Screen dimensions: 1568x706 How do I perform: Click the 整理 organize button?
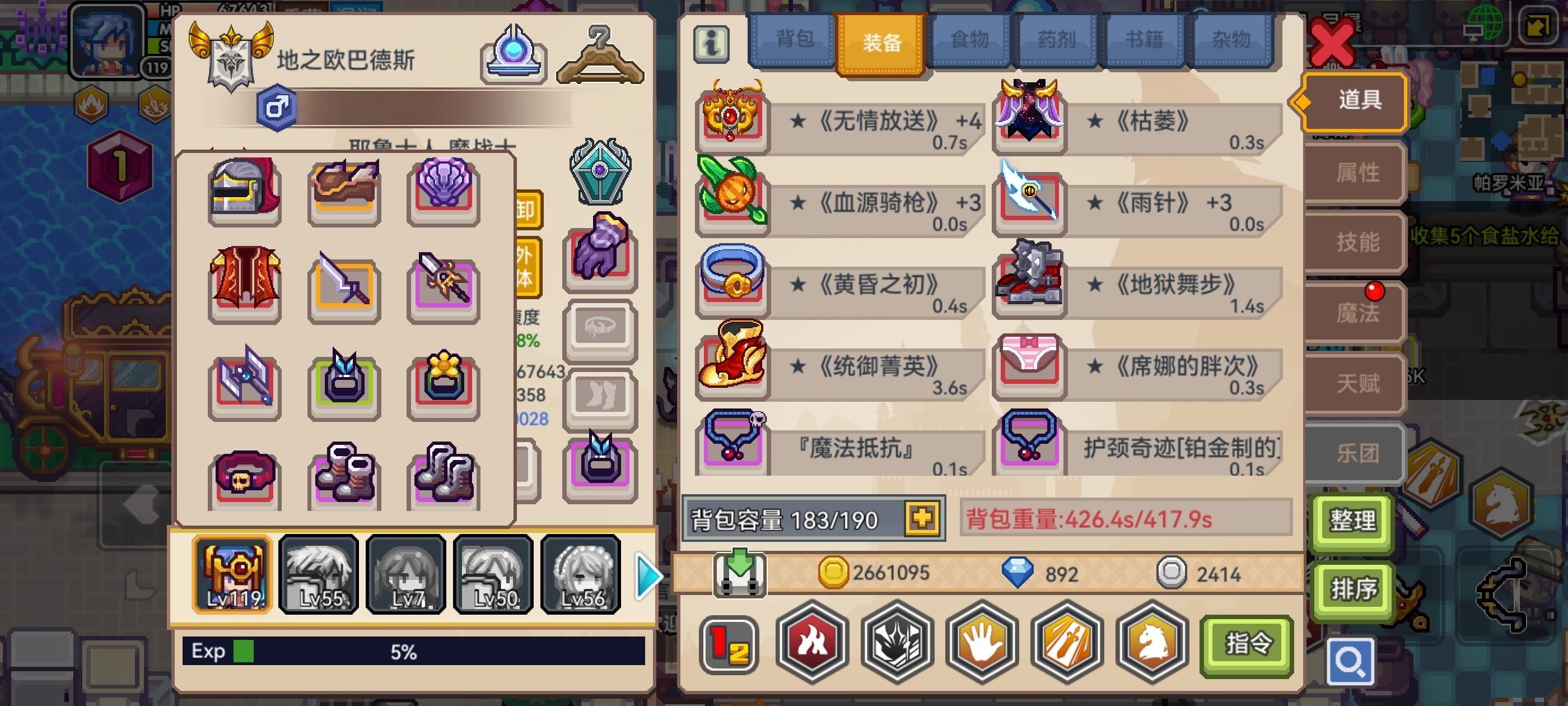pos(1352,522)
